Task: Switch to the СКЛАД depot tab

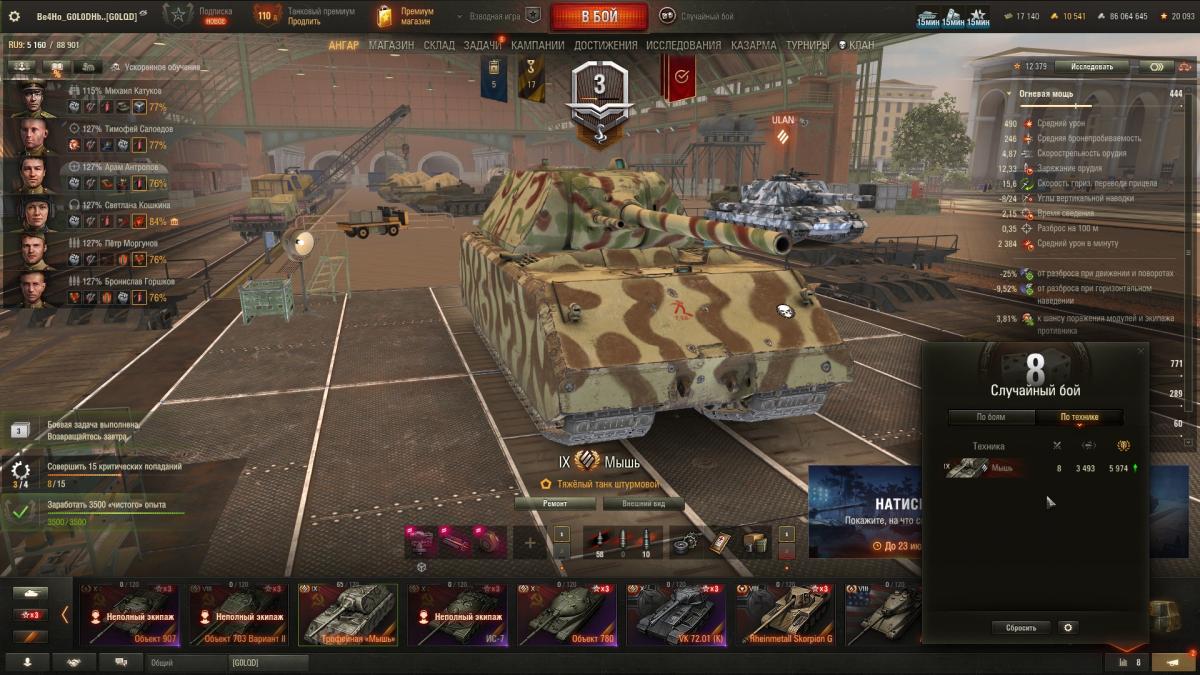Action: pos(439,45)
